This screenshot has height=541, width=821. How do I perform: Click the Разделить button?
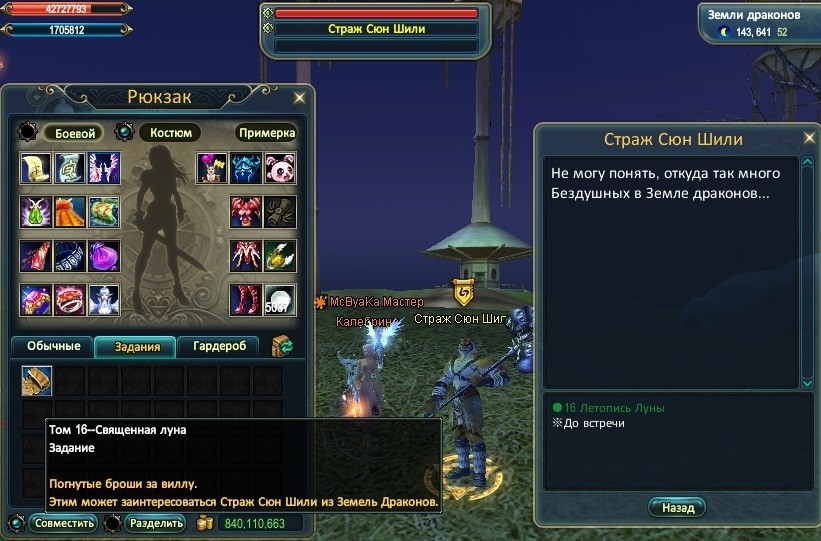coord(156,523)
